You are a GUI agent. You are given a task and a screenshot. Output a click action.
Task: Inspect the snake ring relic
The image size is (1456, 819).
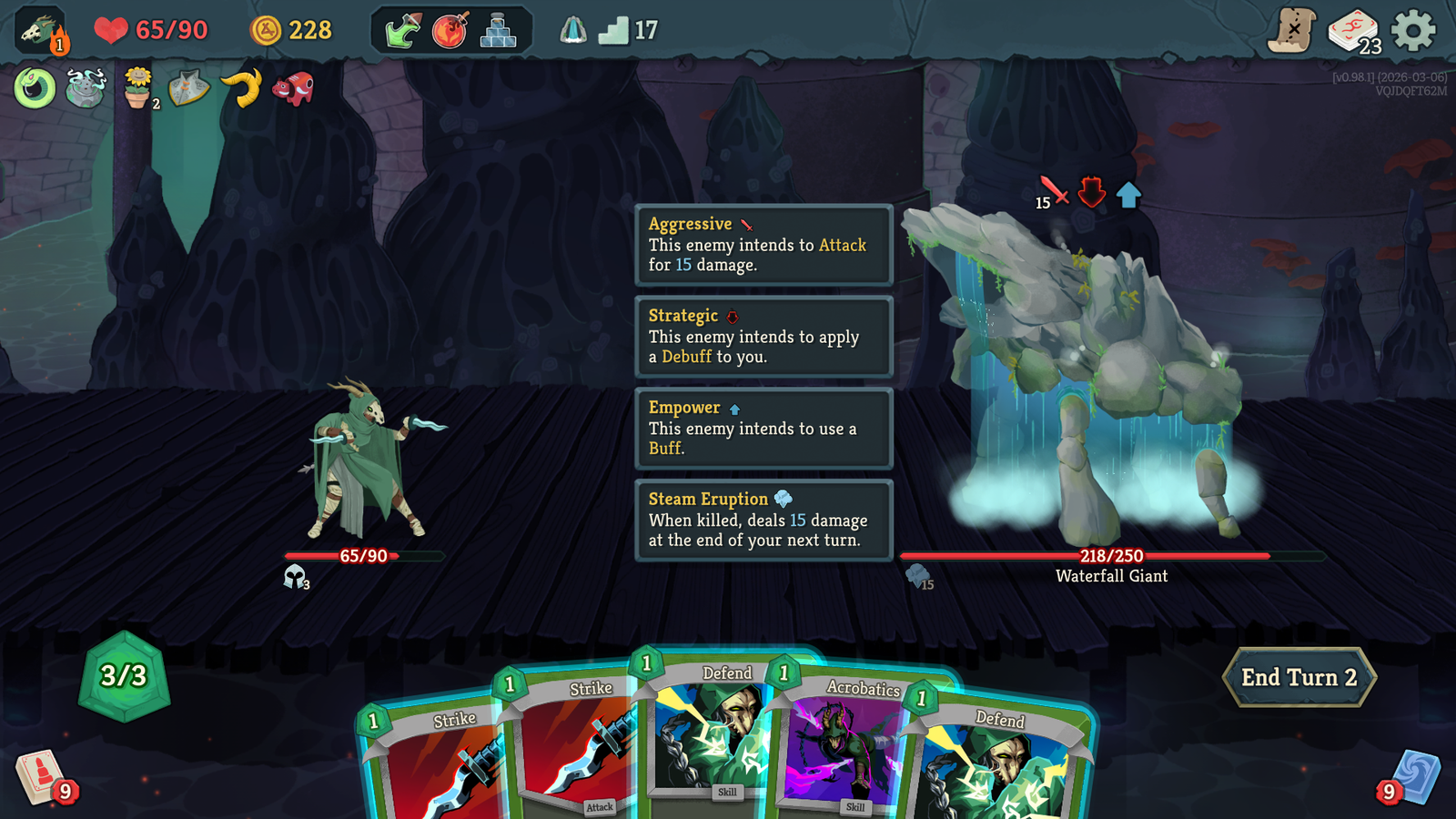tap(34, 88)
